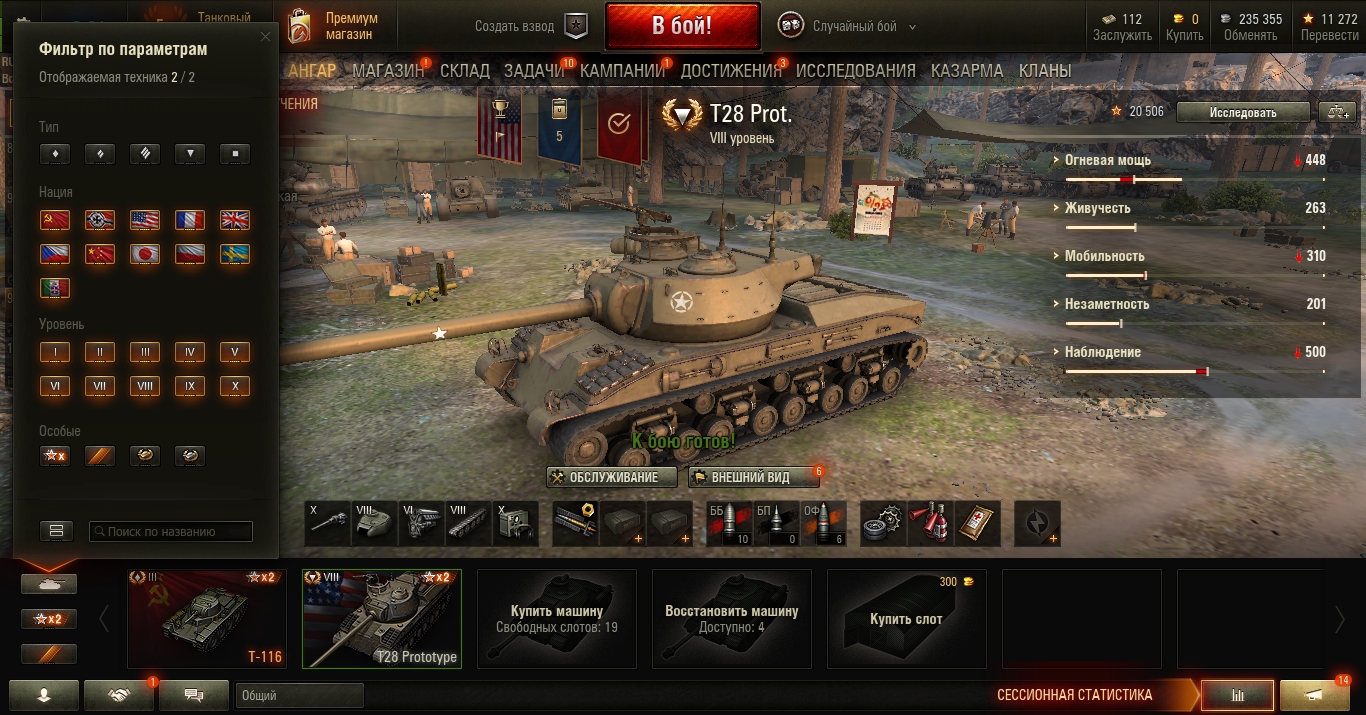
Task: Open СЕССИОННАЯ СТАТИСТИКА chart button
Action: 1237,695
